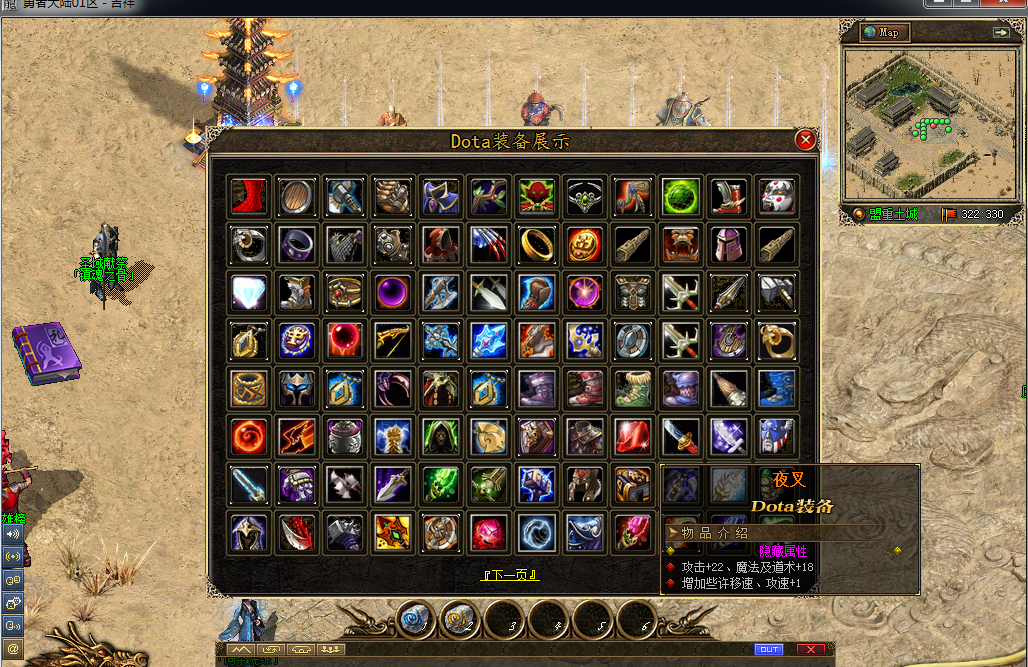Close the Dota equipment display window
This screenshot has height=667, width=1028.
click(x=805, y=141)
